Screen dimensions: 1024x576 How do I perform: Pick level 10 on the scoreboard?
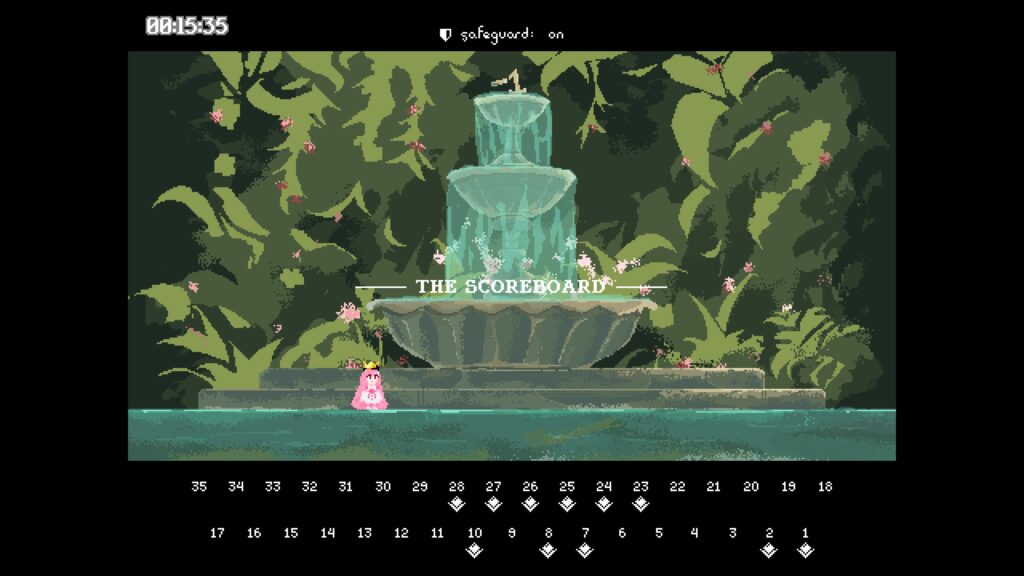click(x=475, y=533)
